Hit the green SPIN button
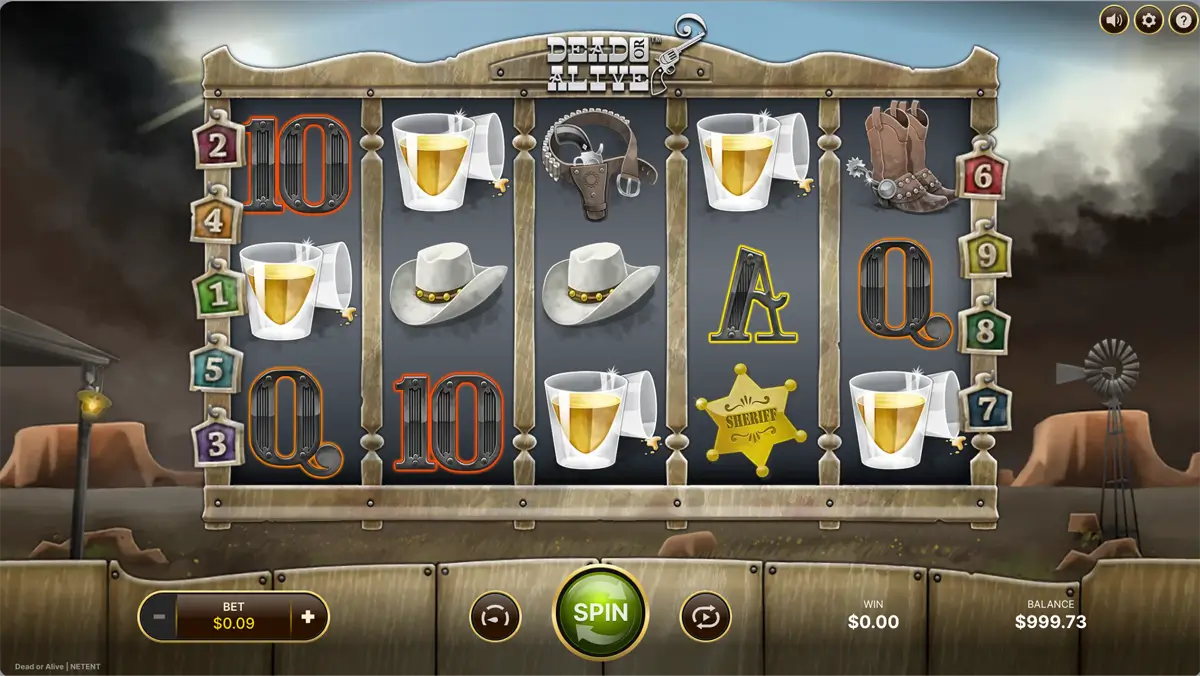The width and height of the screenshot is (1200, 676). (600, 612)
